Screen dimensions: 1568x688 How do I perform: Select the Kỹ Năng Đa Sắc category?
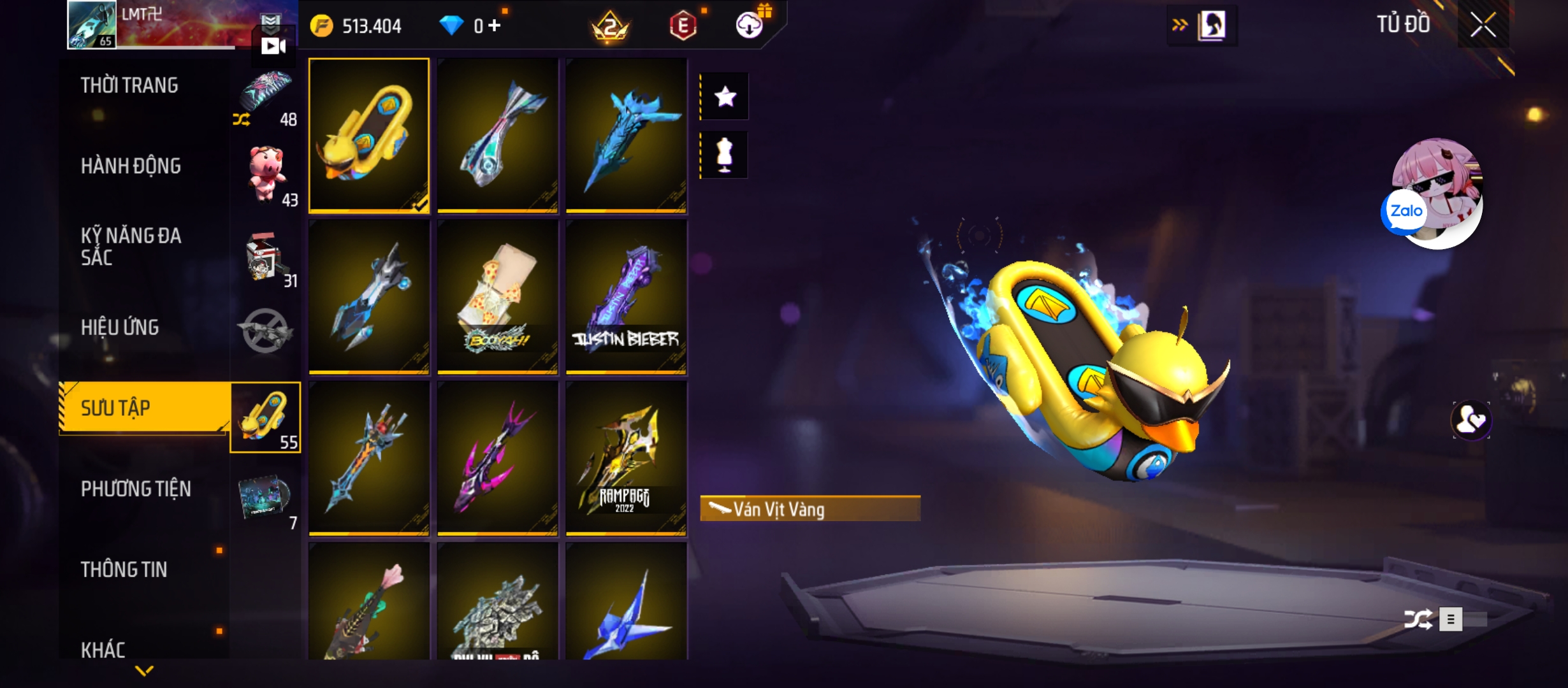coord(131,247)
